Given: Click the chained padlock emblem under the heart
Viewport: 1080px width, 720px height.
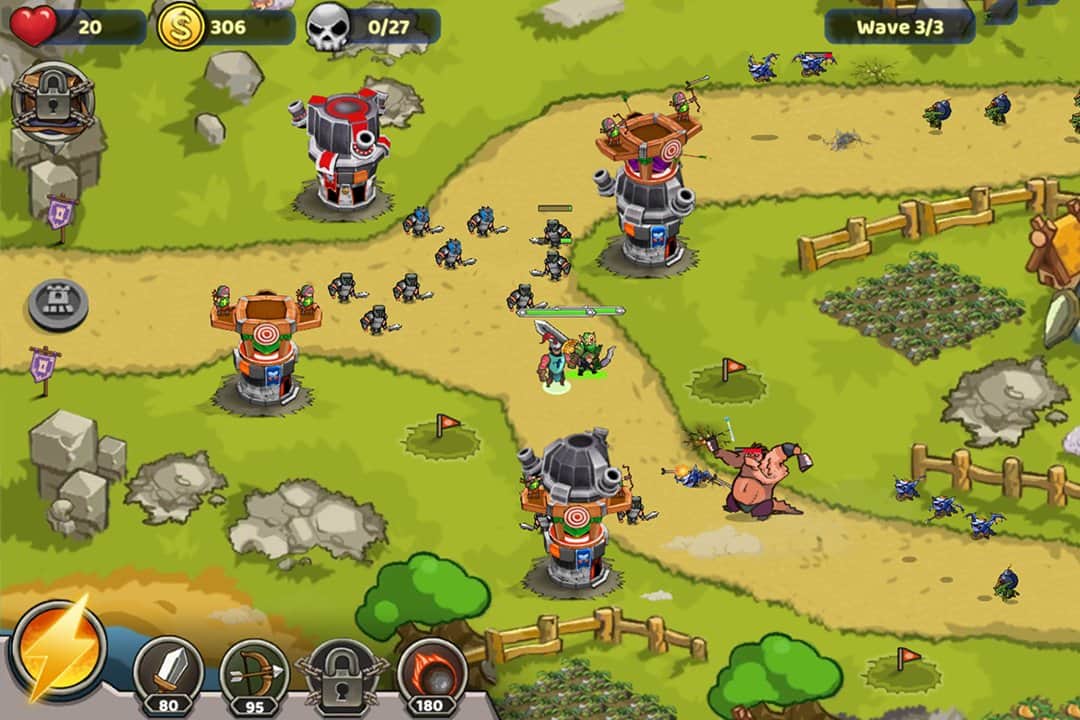Looking at the screenshot, I should pos(53,98).
